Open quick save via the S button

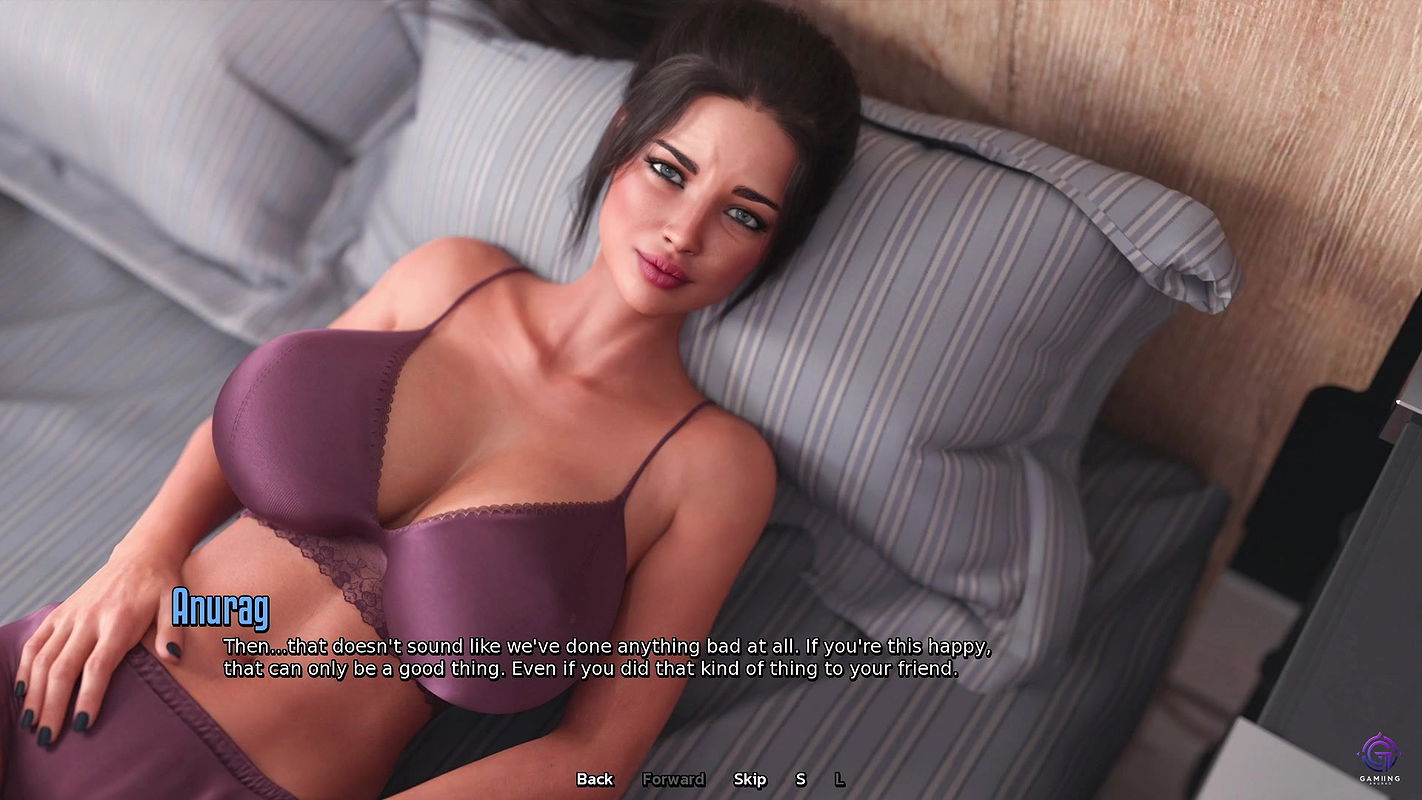point(800,779)
